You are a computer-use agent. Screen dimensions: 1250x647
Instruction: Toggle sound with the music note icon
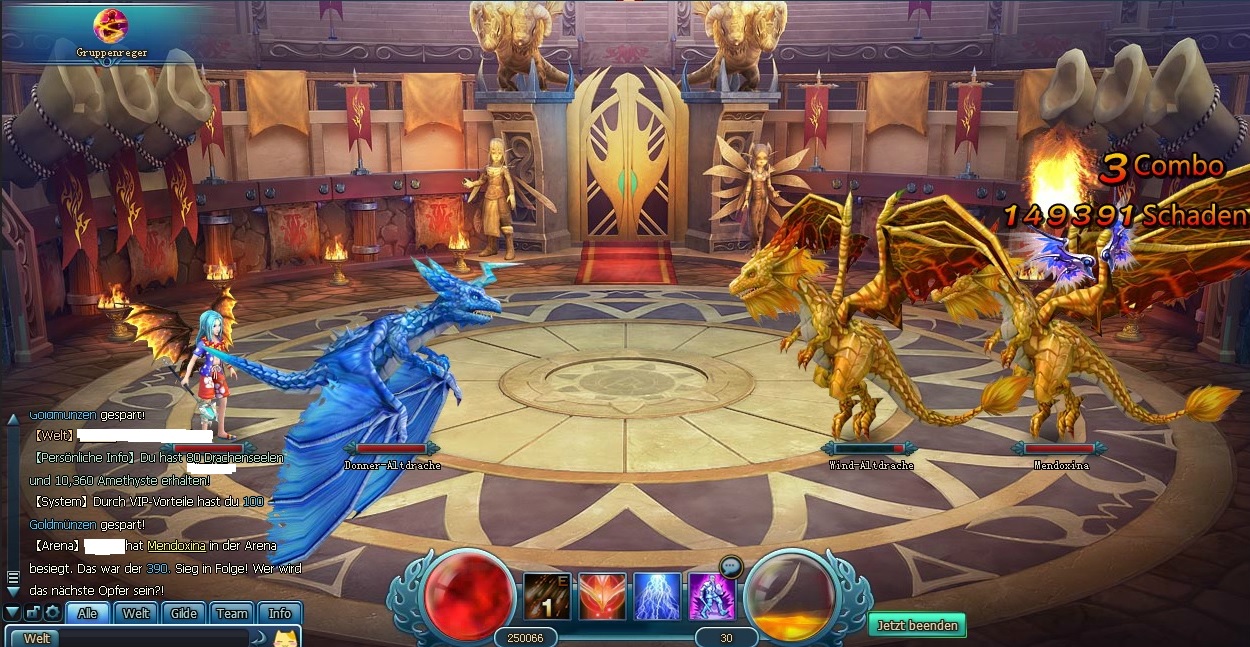tap(32, 613)
